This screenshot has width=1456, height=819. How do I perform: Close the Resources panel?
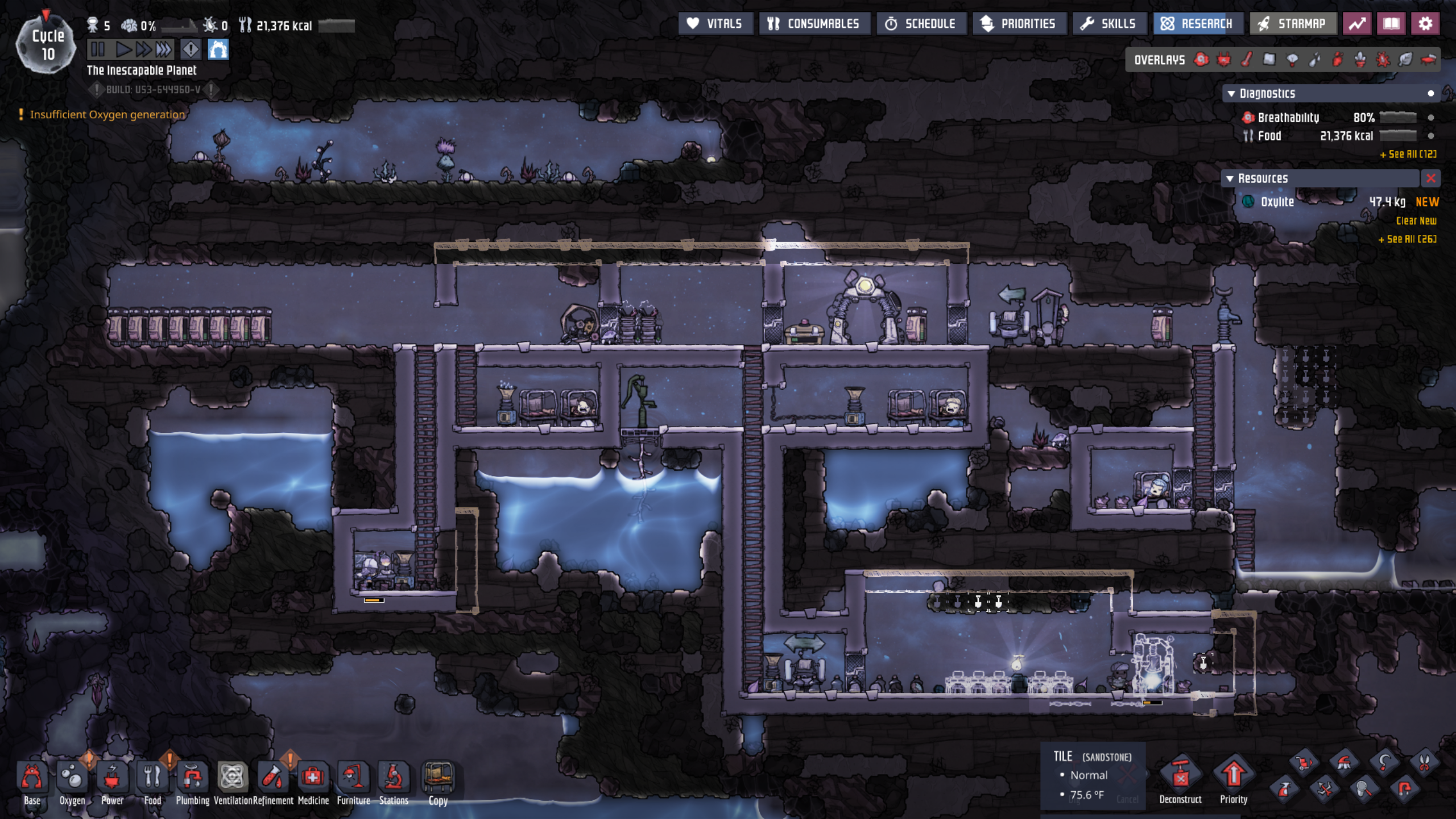(x=1430, y=179)
